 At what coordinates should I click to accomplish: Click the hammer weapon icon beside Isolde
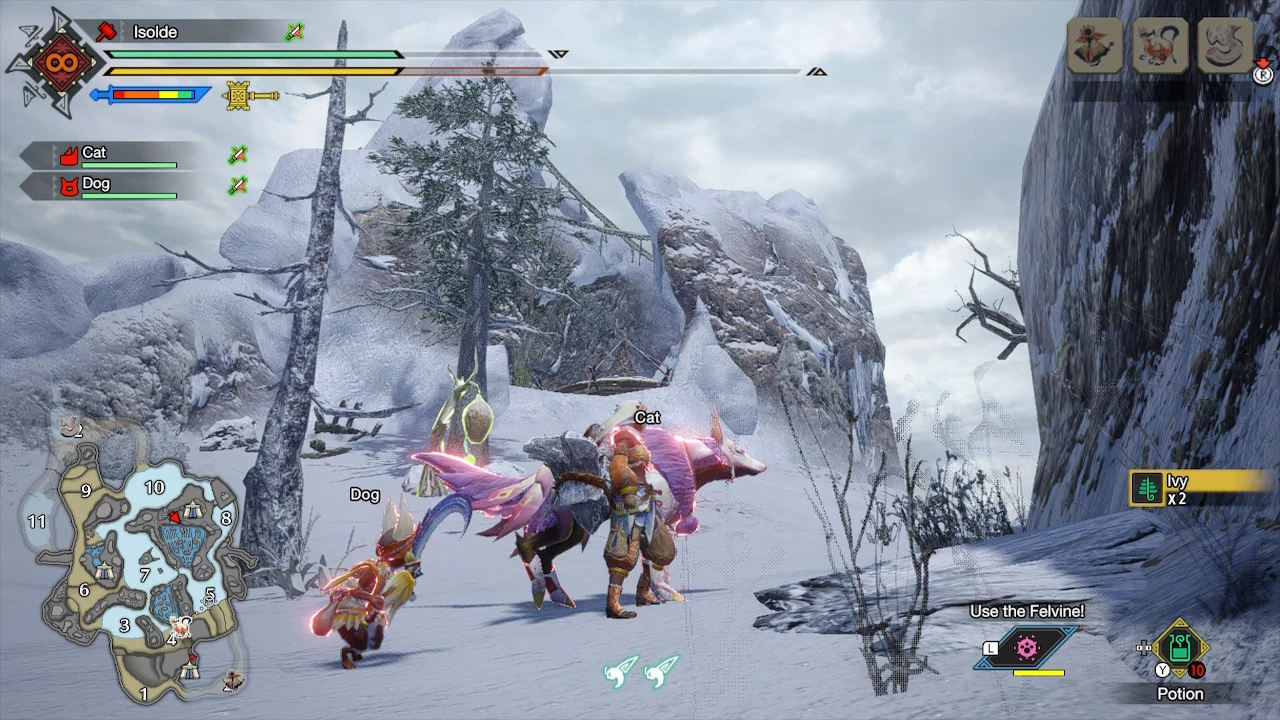pyautogui.click(x=107, y=32)
